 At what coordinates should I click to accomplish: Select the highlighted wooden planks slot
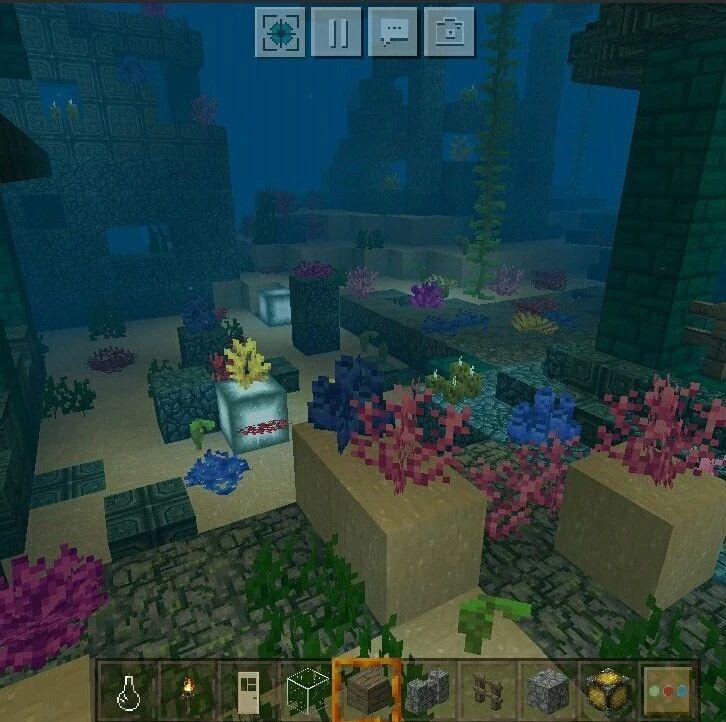coord(367,690)
